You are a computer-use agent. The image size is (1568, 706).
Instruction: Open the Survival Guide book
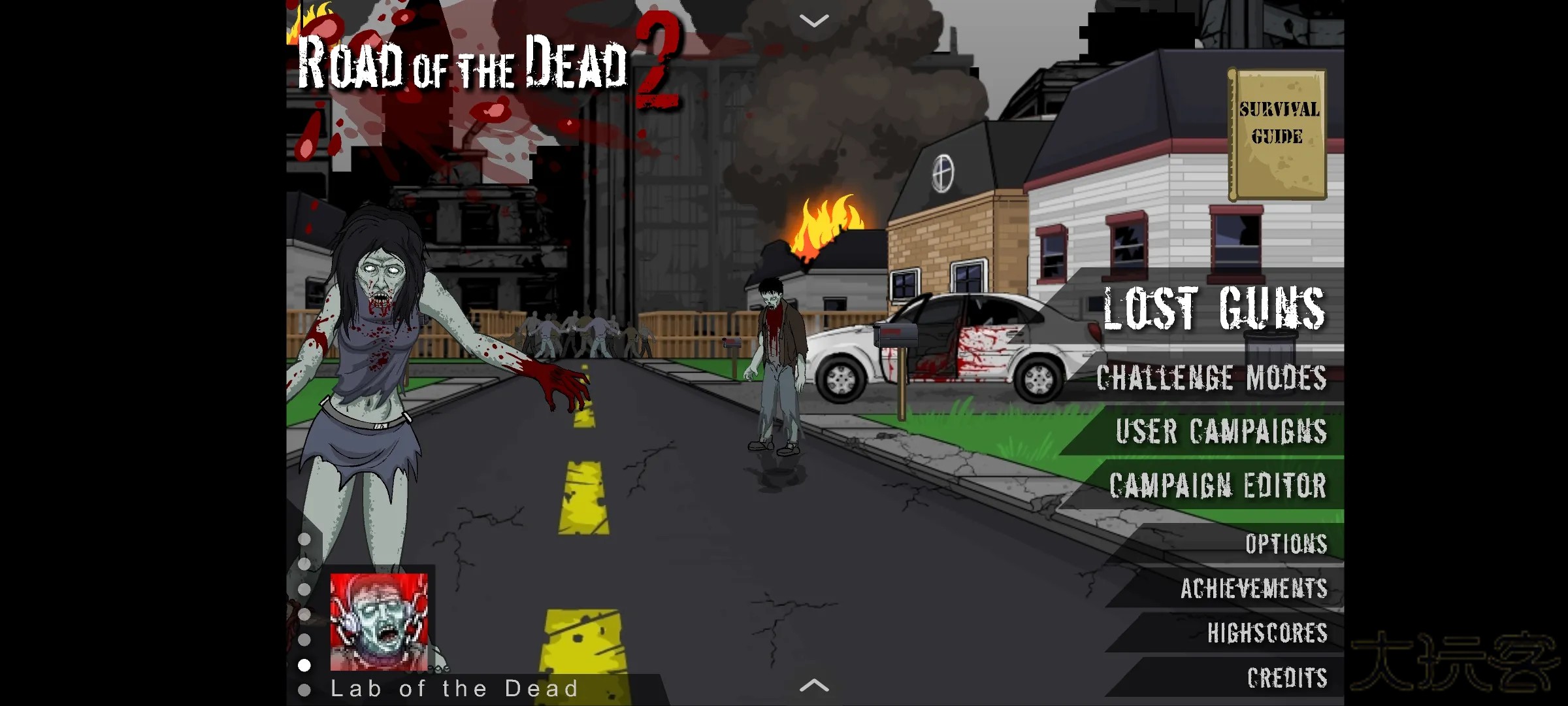click(1278, 134)
